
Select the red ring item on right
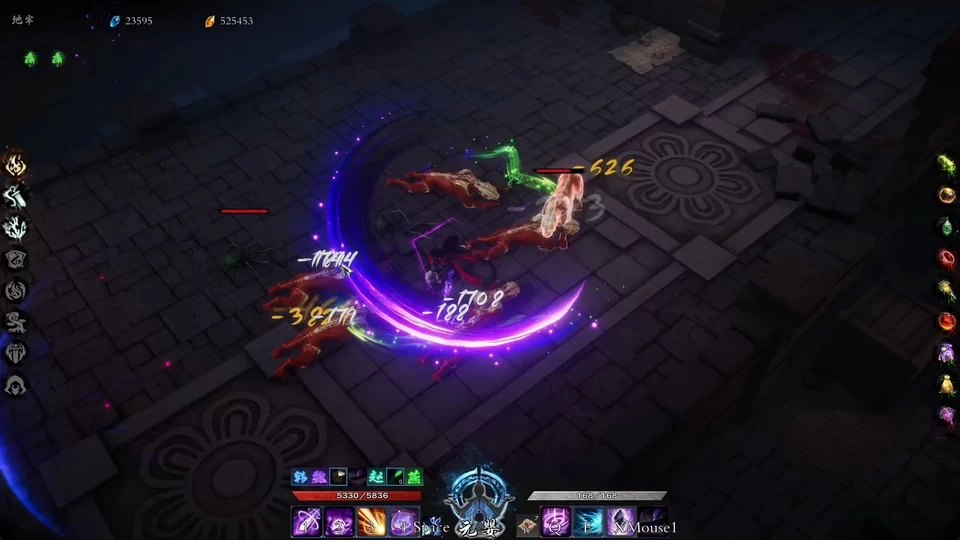point(946,258)
